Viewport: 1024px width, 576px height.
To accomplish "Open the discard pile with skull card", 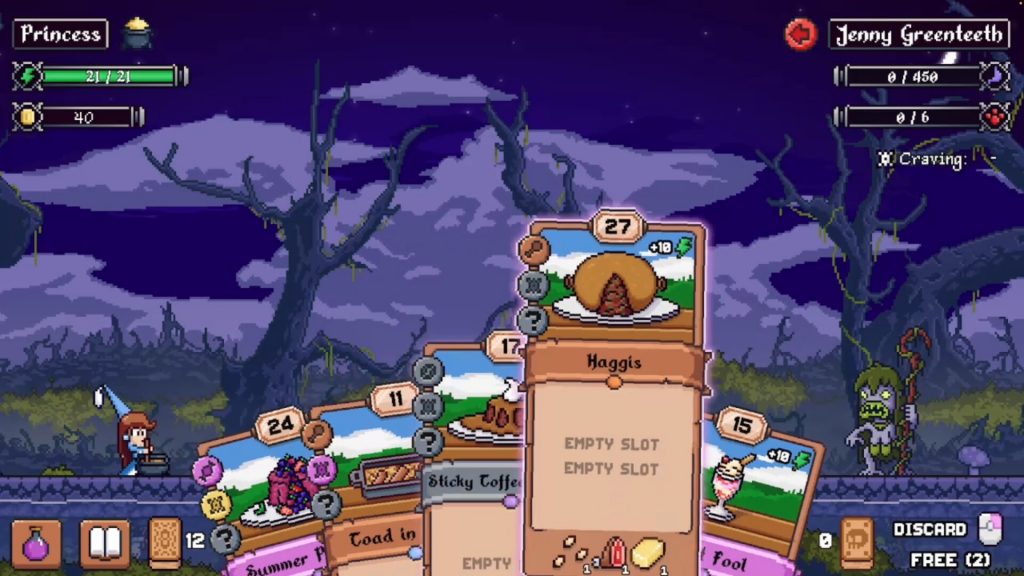I will click(858, 541).
